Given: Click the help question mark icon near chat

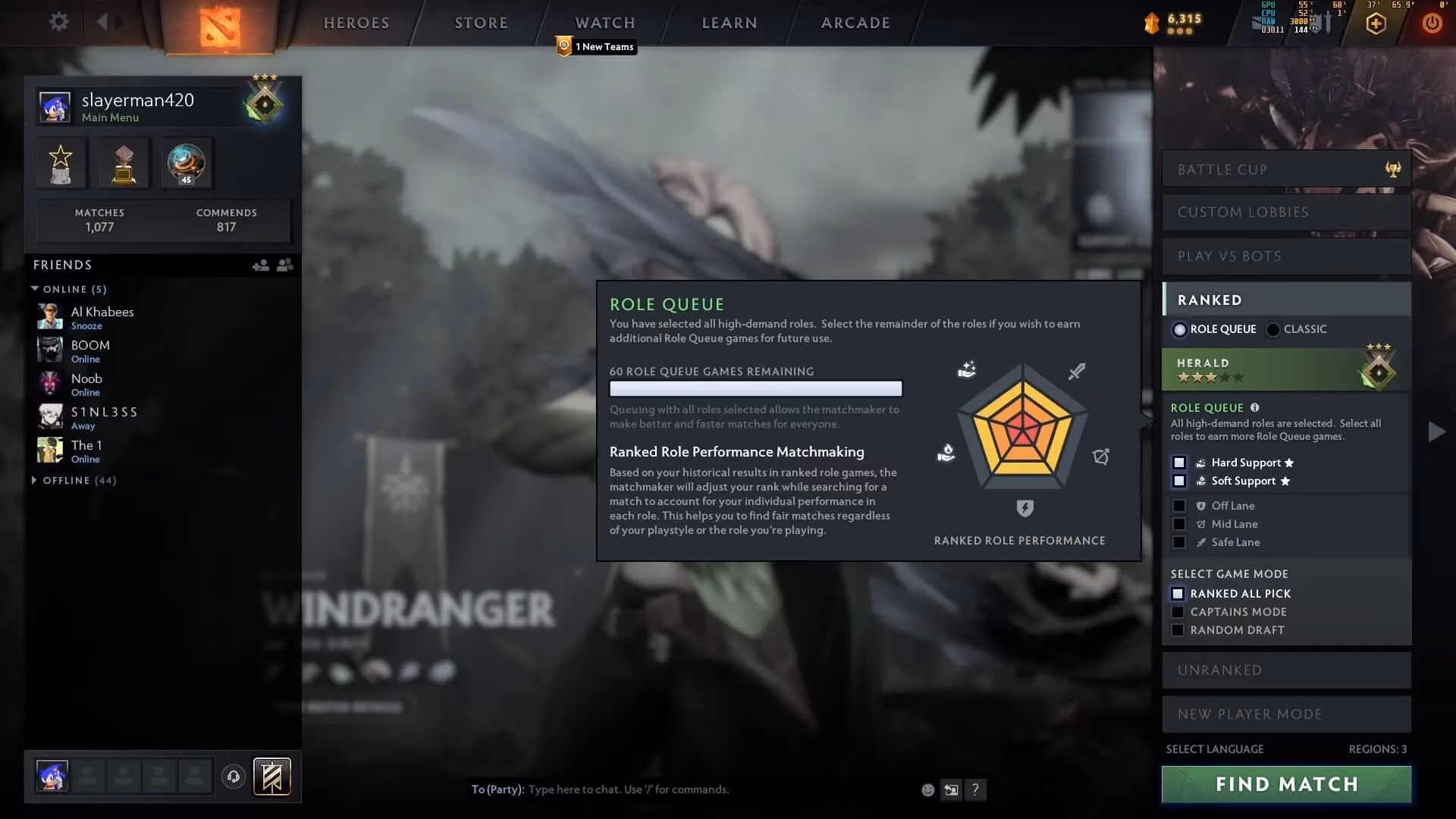Looking at the screenshot, I should (x=975, y=789).
